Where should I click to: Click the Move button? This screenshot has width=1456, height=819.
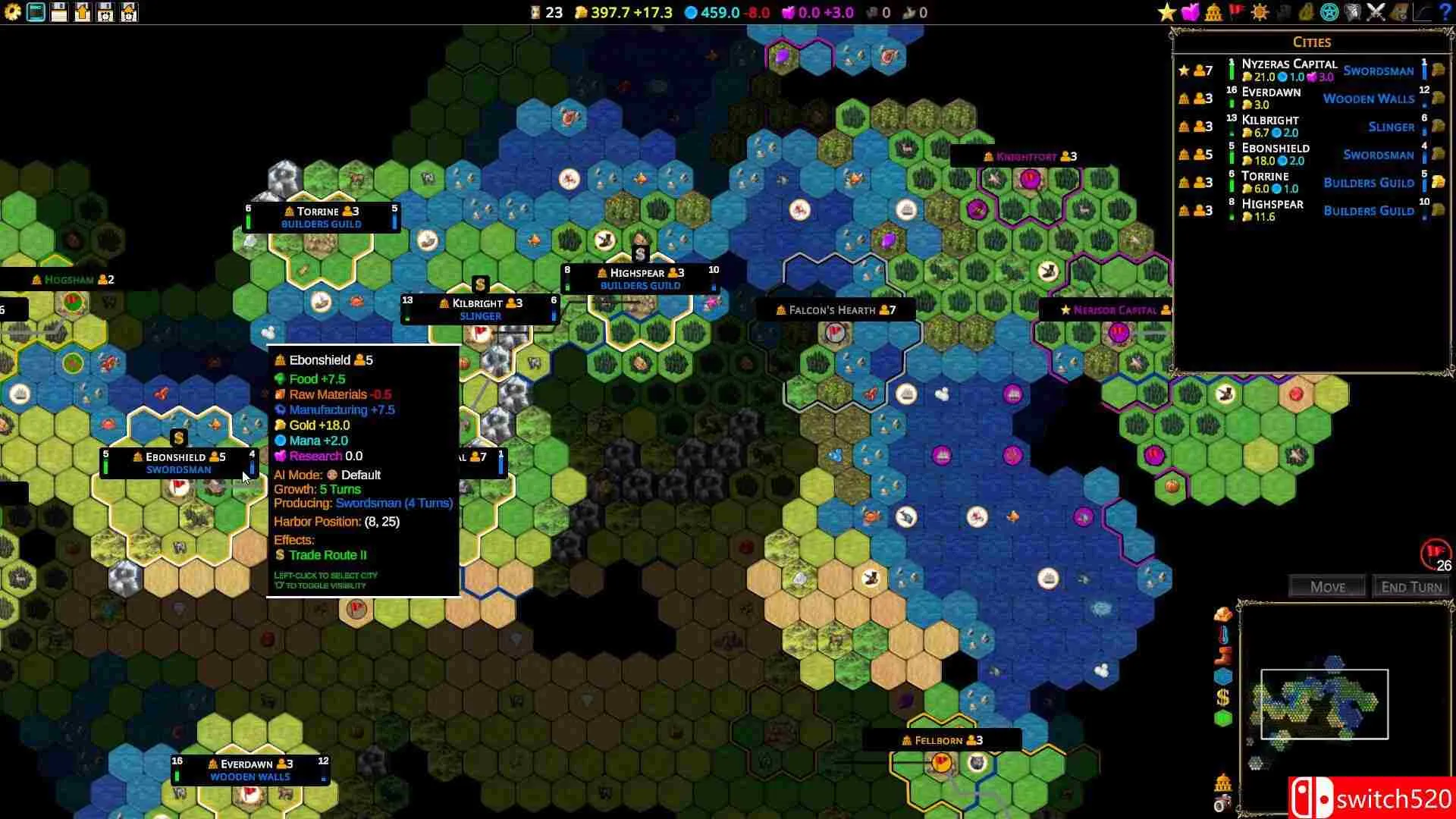(x=1327, y=587)
